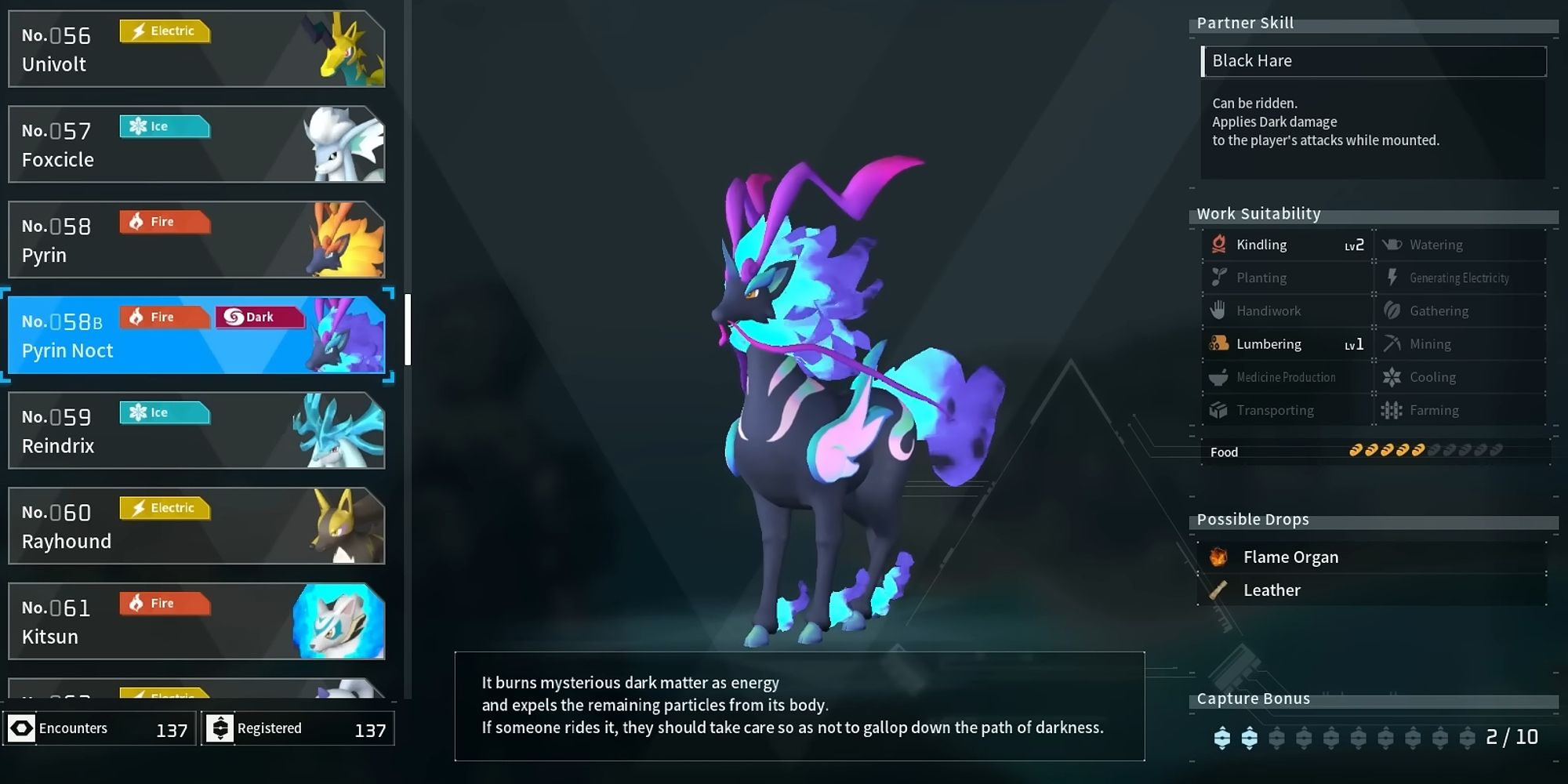Click the Lumbering work icon
Image resolution: width=1568 pixels, height=784 pixels.
pyautogui.click(x=1218, y=343)
